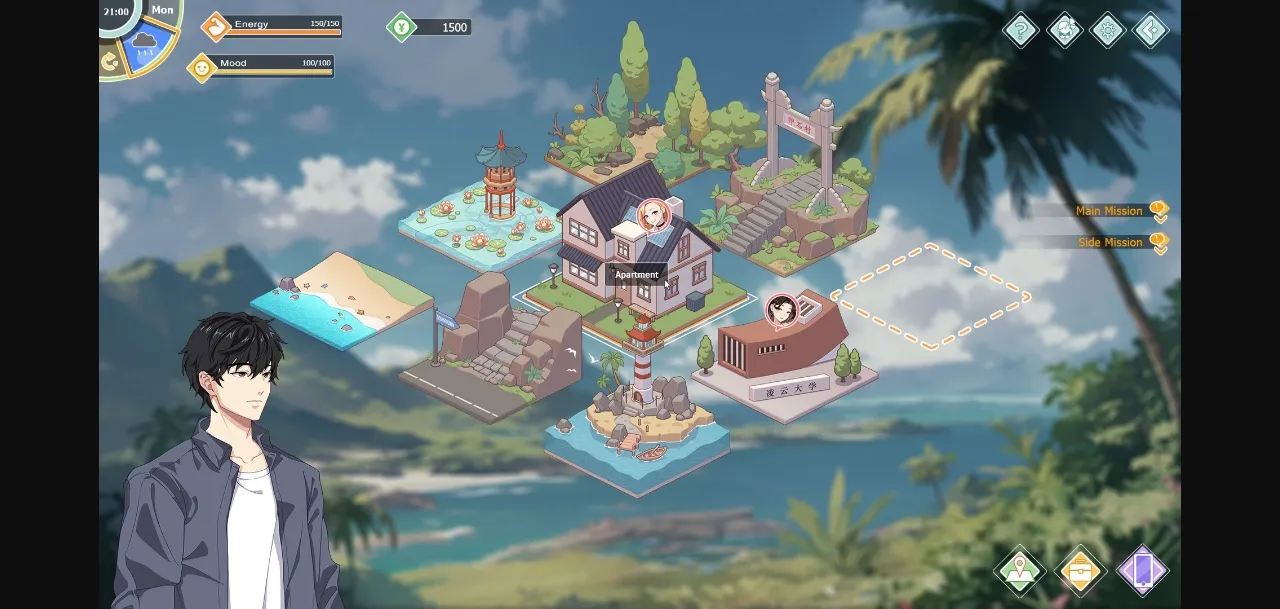This screenshot has width=1280, height=609.
Task: Open the purple smartphone icon
Action: pyautogui.click(x=1142, y=571)
